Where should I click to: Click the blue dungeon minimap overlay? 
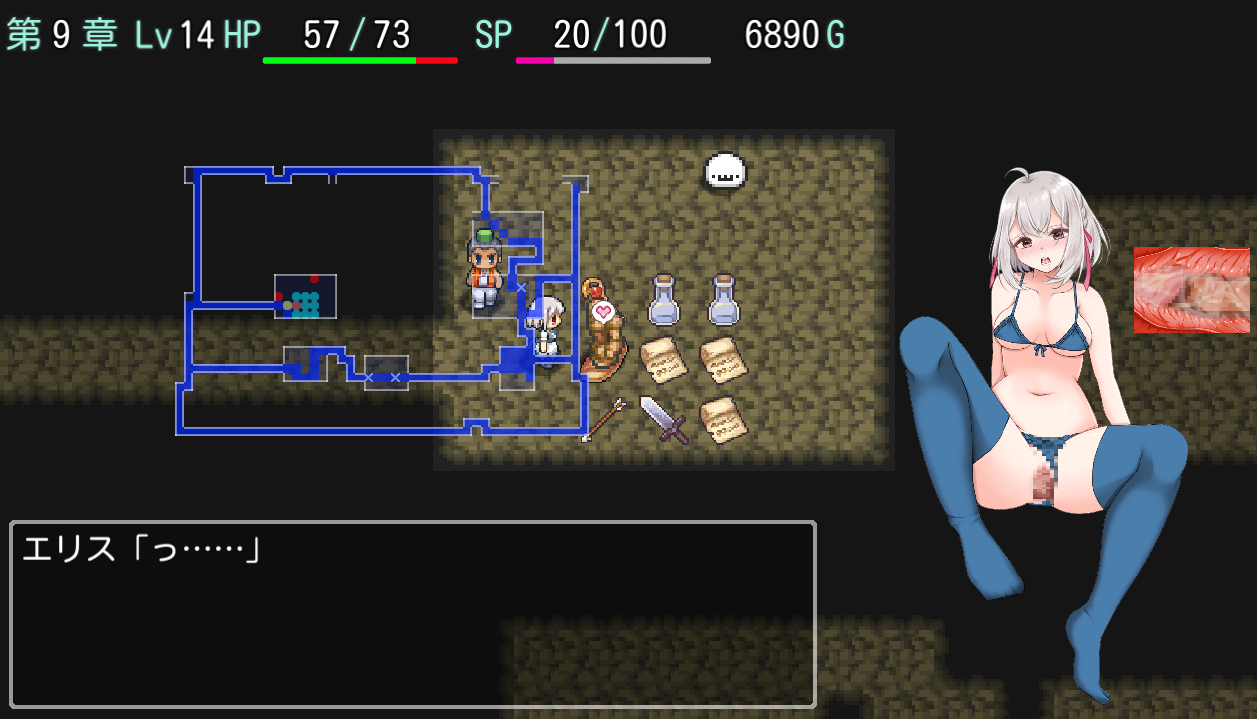(380, 302)
